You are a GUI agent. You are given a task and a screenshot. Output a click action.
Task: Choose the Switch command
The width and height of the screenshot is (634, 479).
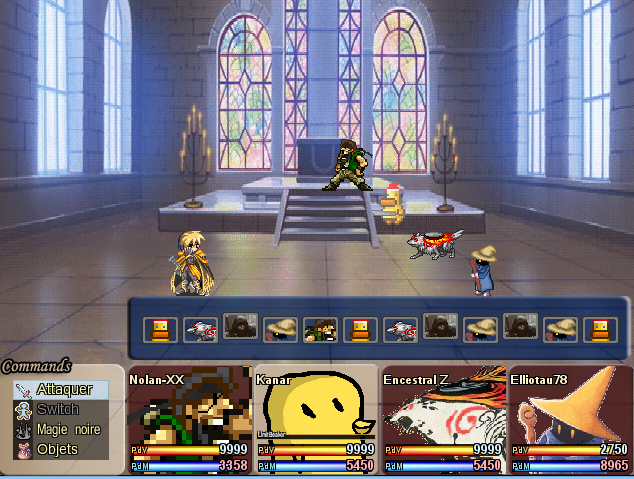point(58,409)
